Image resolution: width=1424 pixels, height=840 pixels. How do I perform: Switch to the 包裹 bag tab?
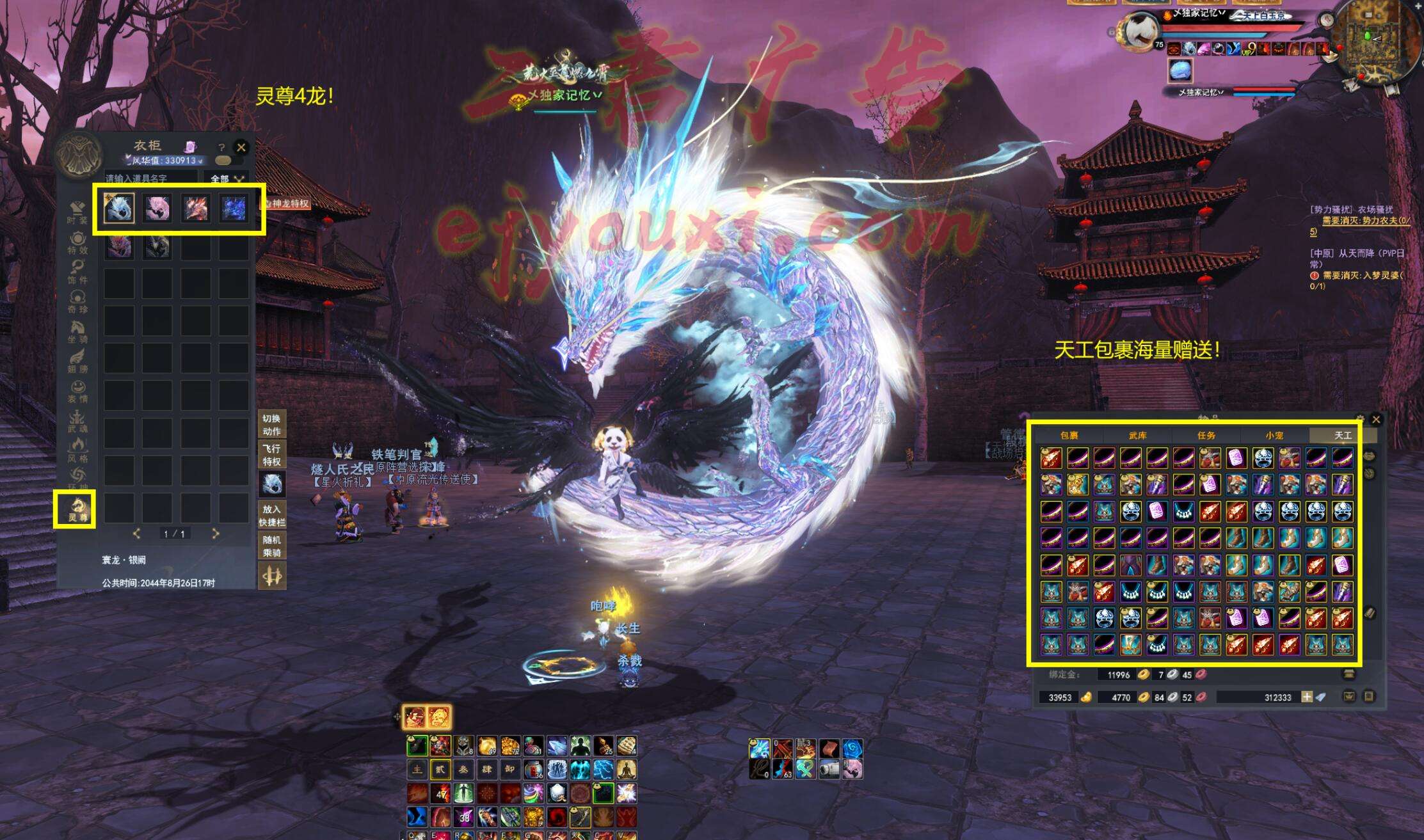click(x=1069, y=436)
